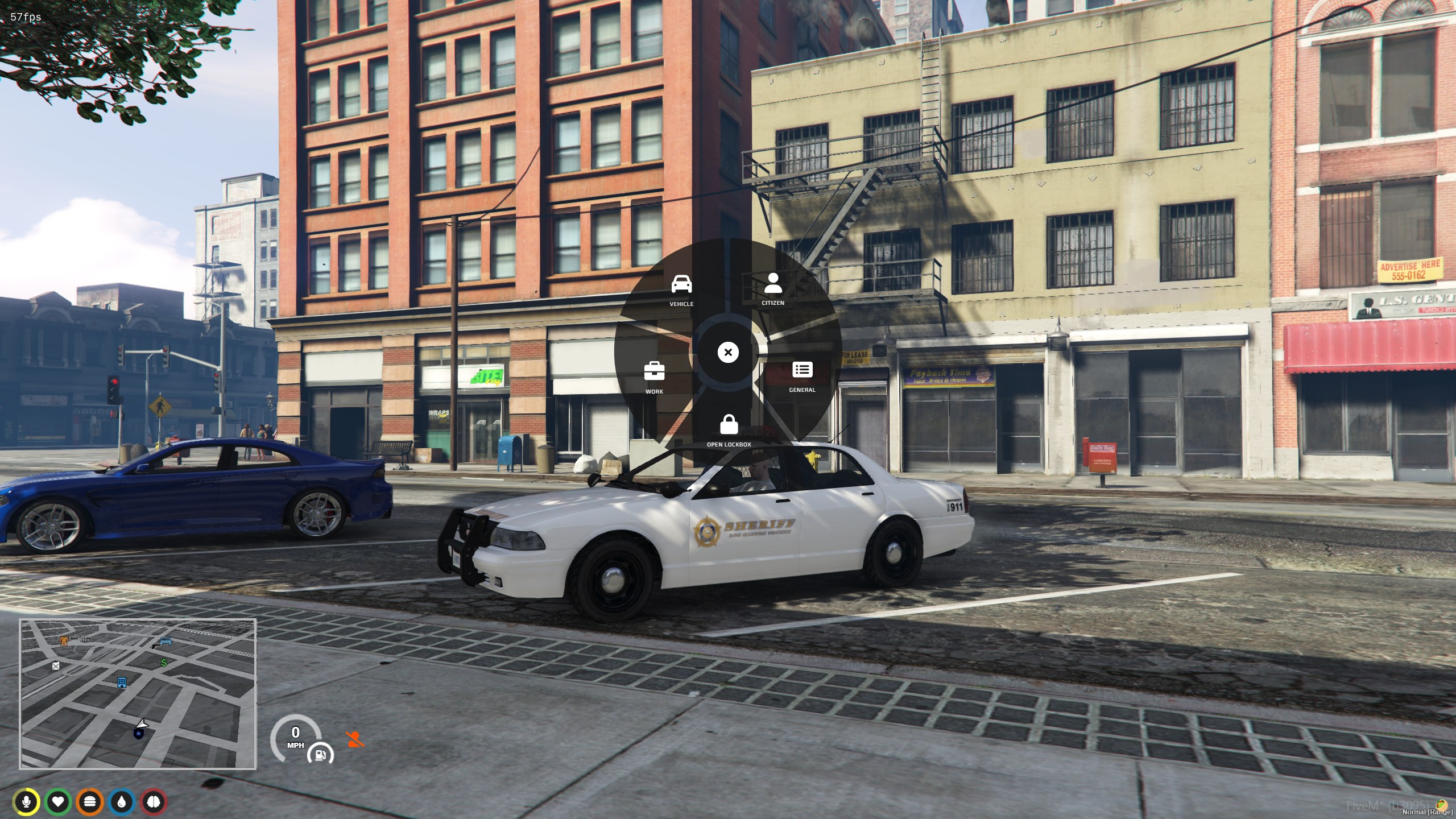Click the fuel pump gauge icon
This screenshot has width=1456, height=819.
point(320,755)
